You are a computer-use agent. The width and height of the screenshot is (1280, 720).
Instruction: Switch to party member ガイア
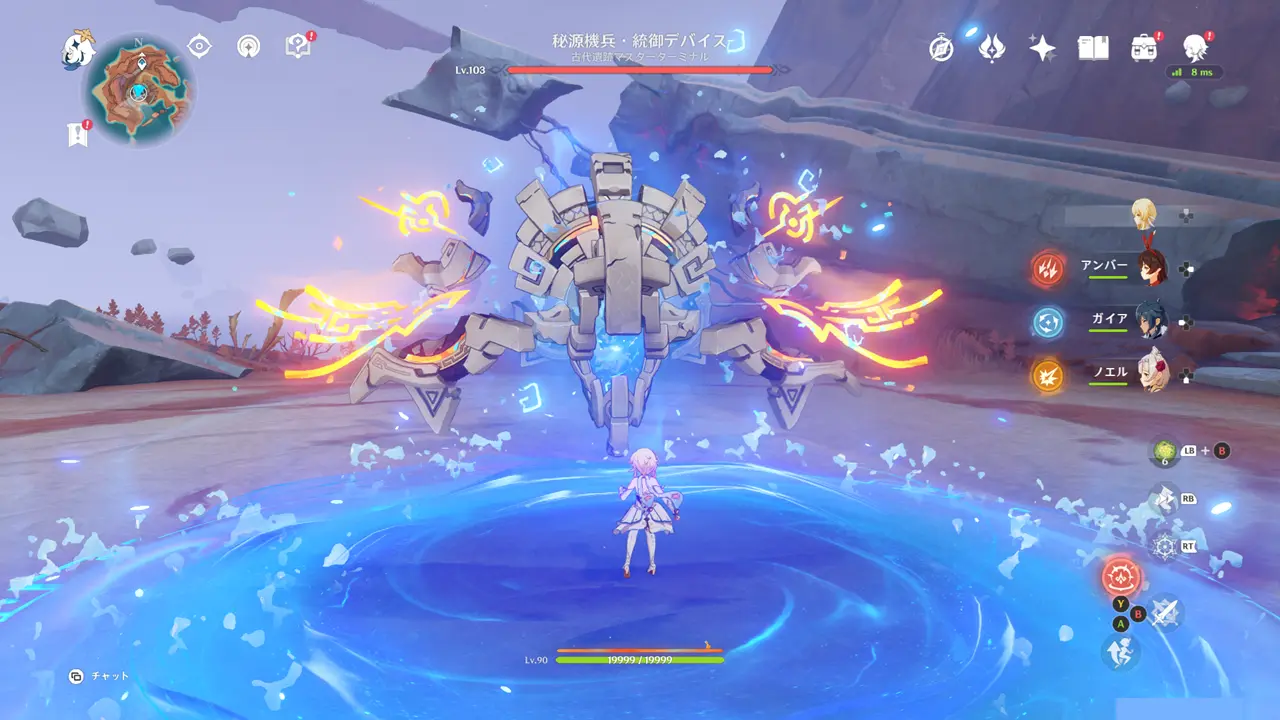1150,321
